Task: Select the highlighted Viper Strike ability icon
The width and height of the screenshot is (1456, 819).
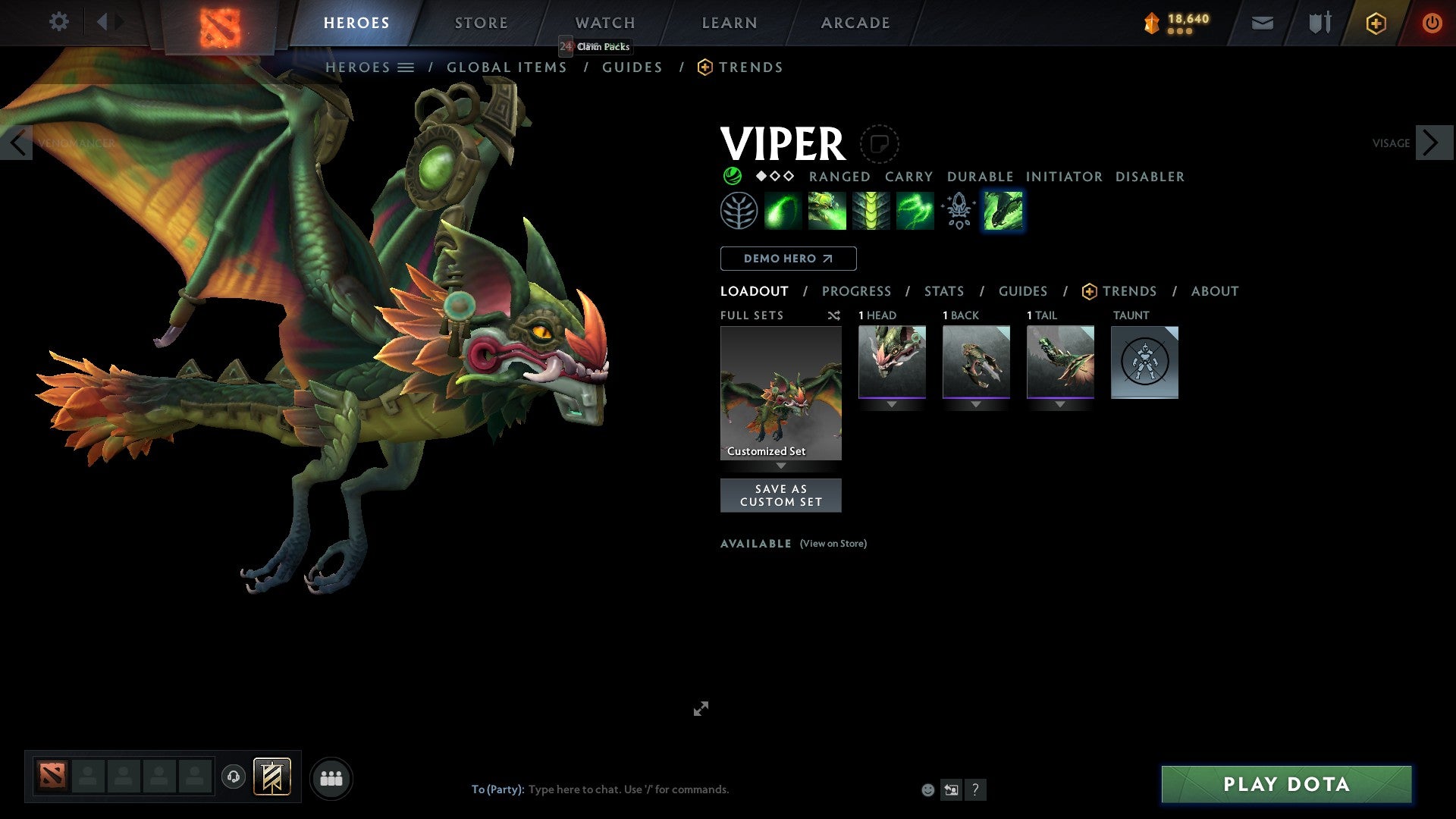Action: click(1002, 210)
